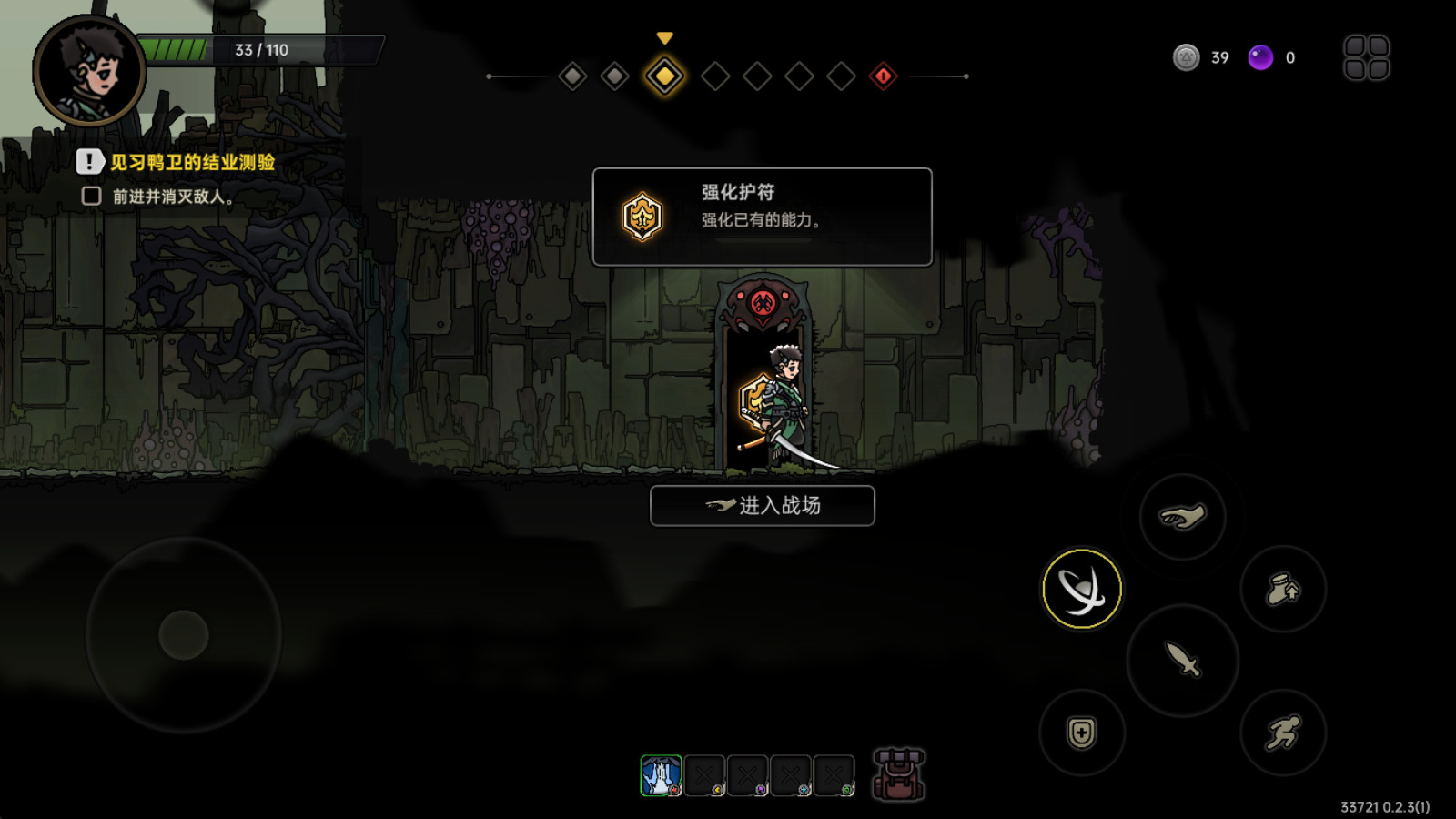This screenshot has height=819, width=1456.
Task: Select the sword attack button
Action: (1182, 662)
